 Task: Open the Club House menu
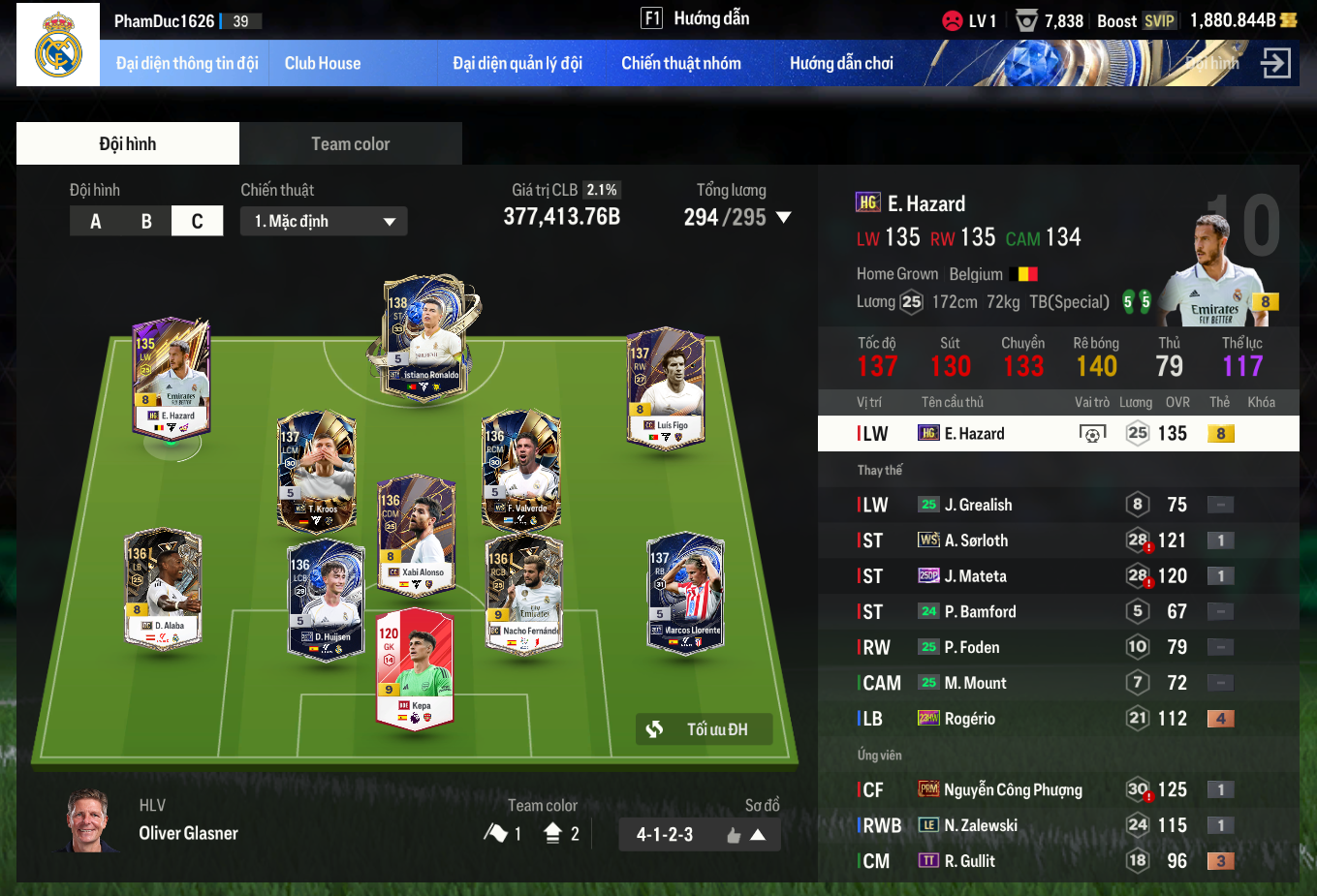[x=323, y=64]
